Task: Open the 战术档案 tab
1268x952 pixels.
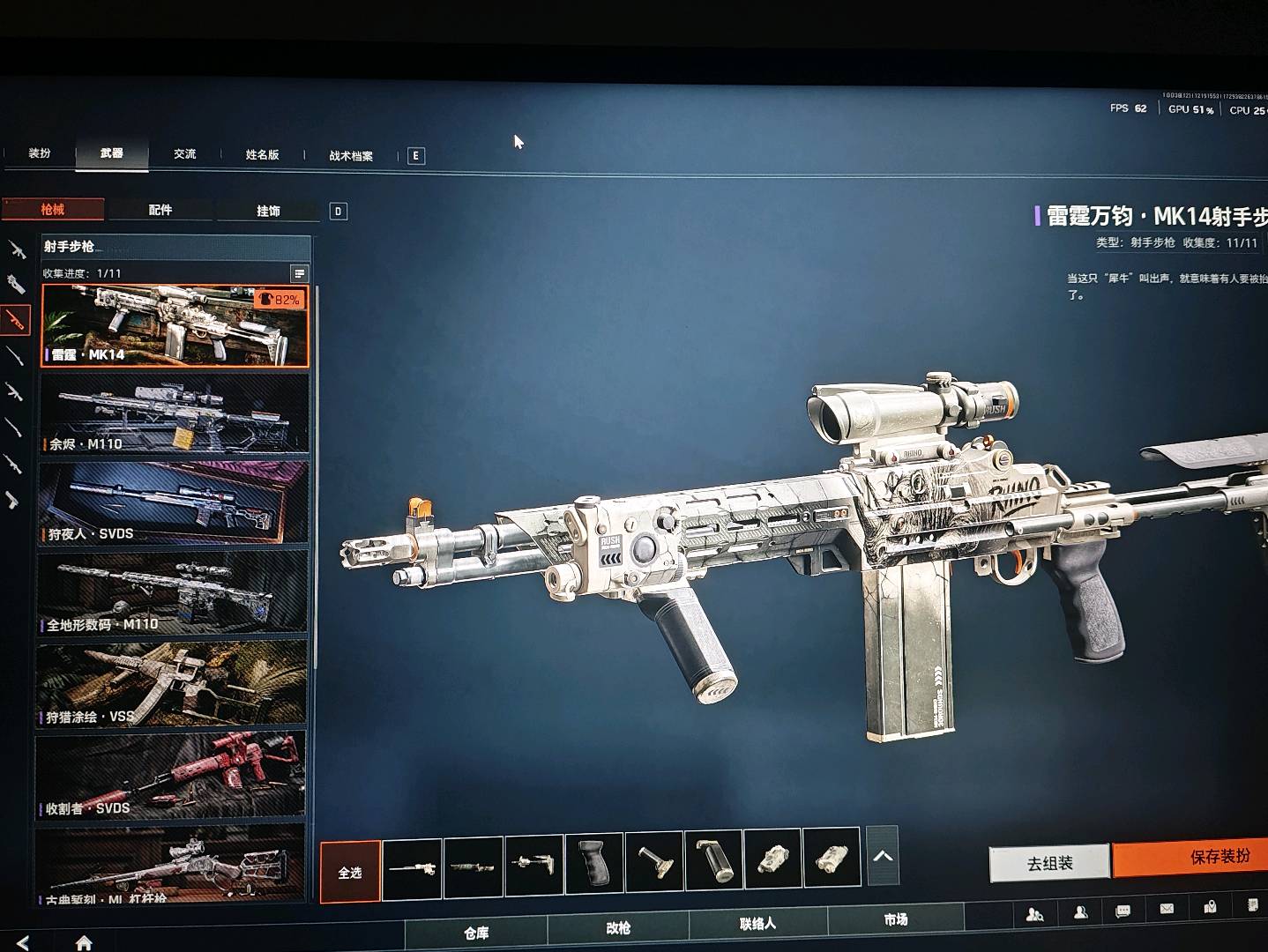Action: pyautogui.click(x=351, y=156)
